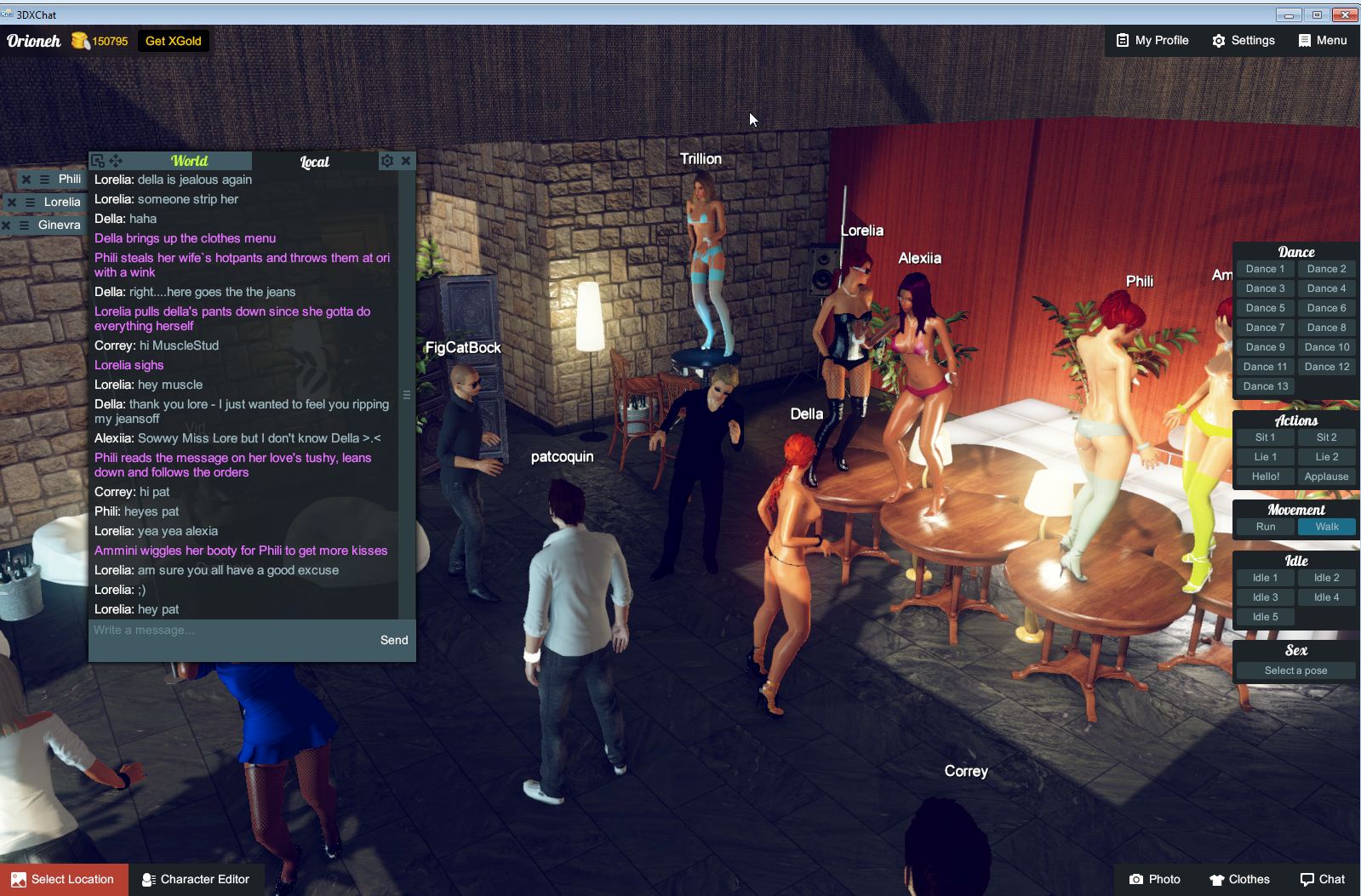
Task: Open the chat settings gear icon
Action: (387, 160)
